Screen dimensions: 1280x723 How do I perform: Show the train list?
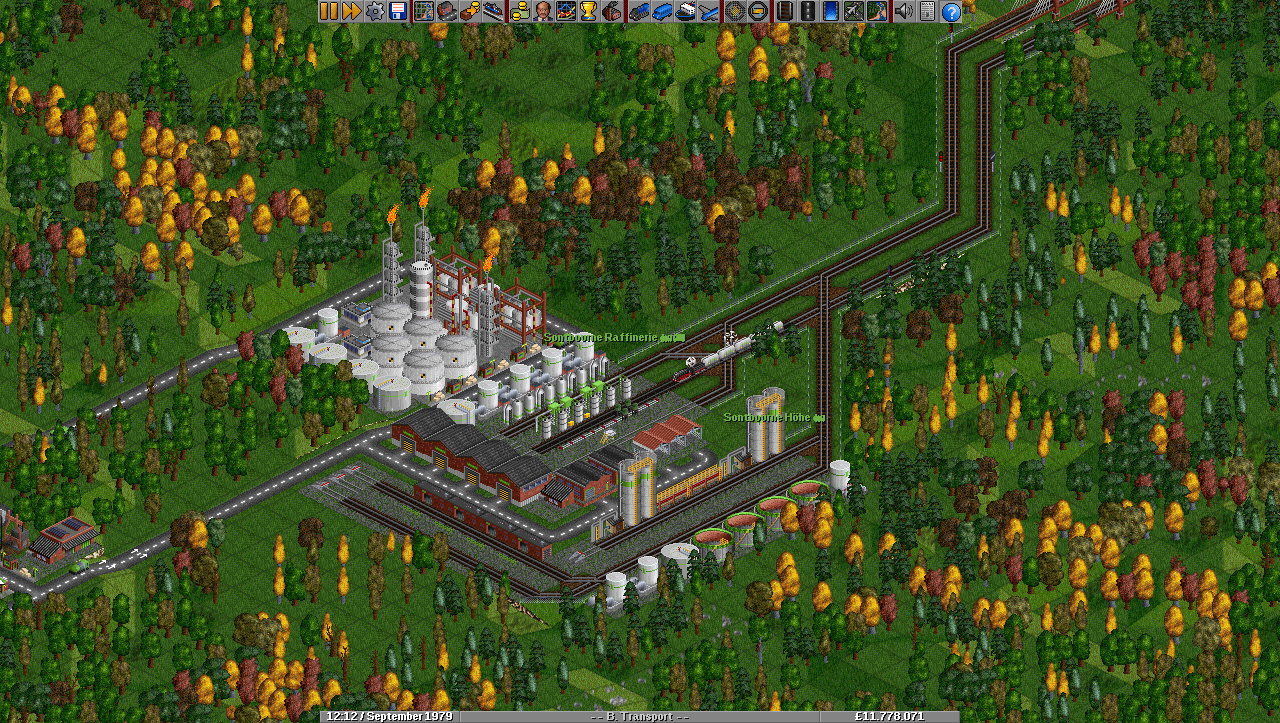click(x=638, y=11)
